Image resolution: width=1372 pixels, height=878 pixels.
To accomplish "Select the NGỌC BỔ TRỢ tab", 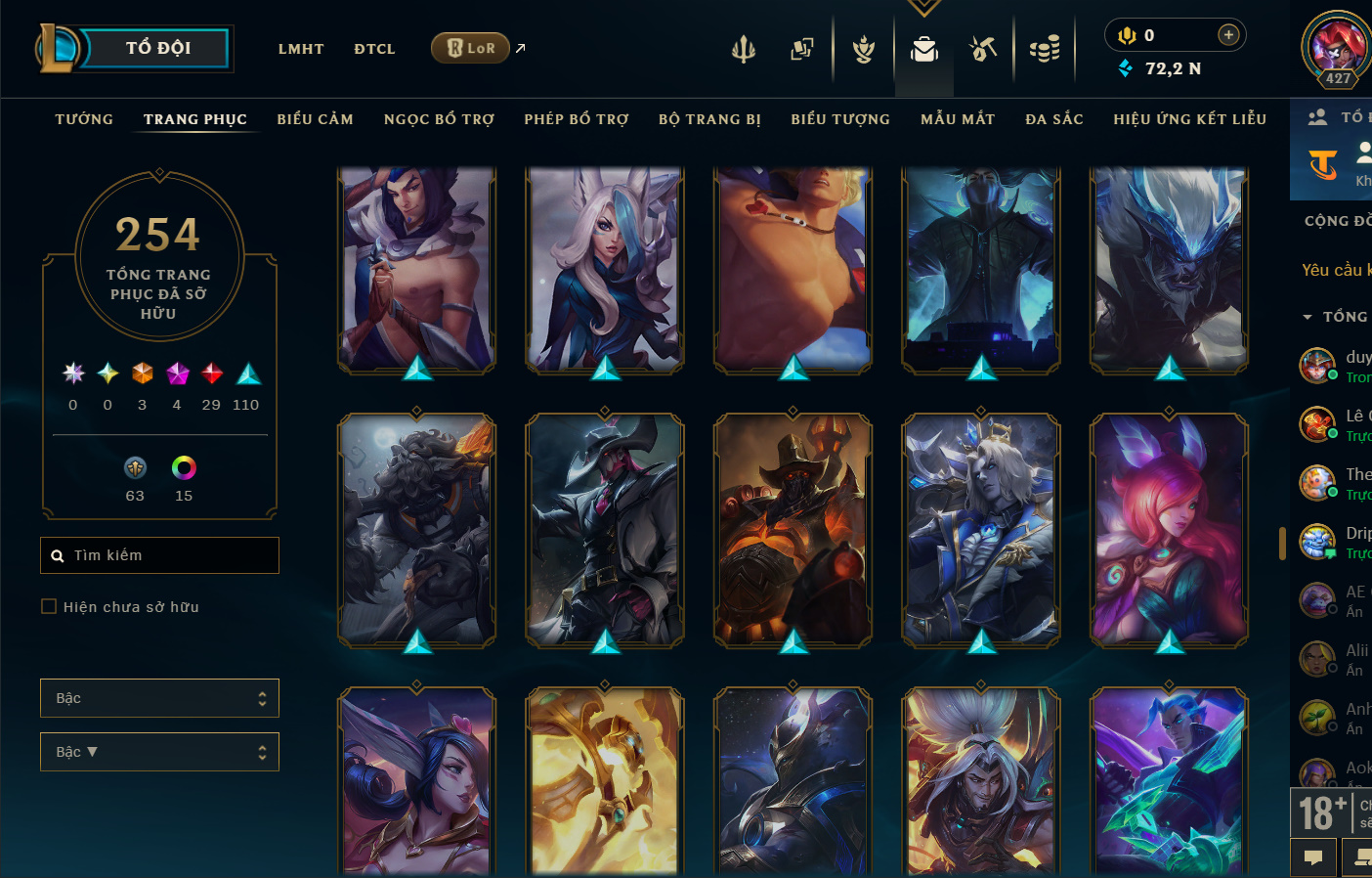I will [x=439, y=119].
